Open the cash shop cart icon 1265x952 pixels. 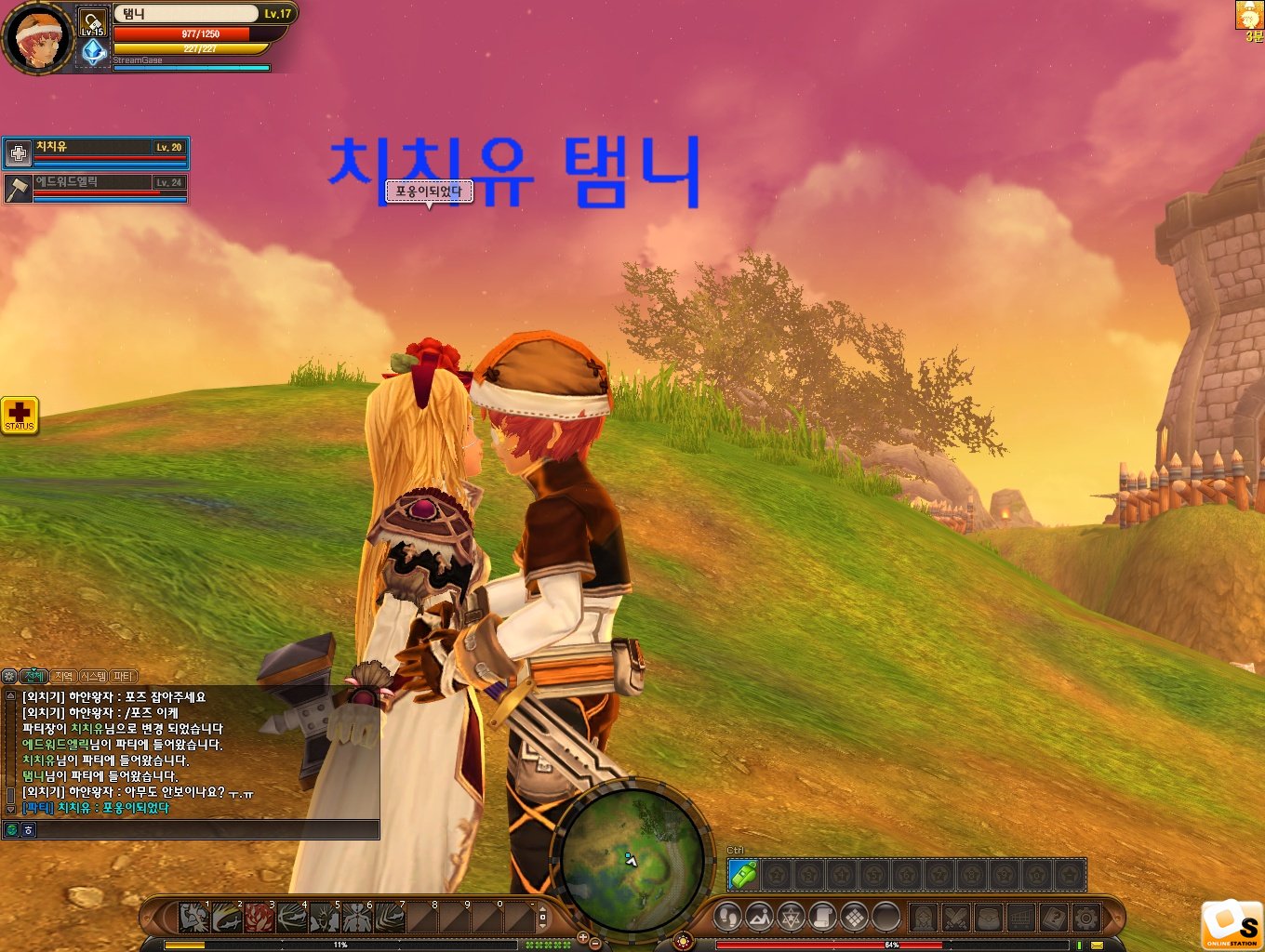click(x=1021, y=918)
